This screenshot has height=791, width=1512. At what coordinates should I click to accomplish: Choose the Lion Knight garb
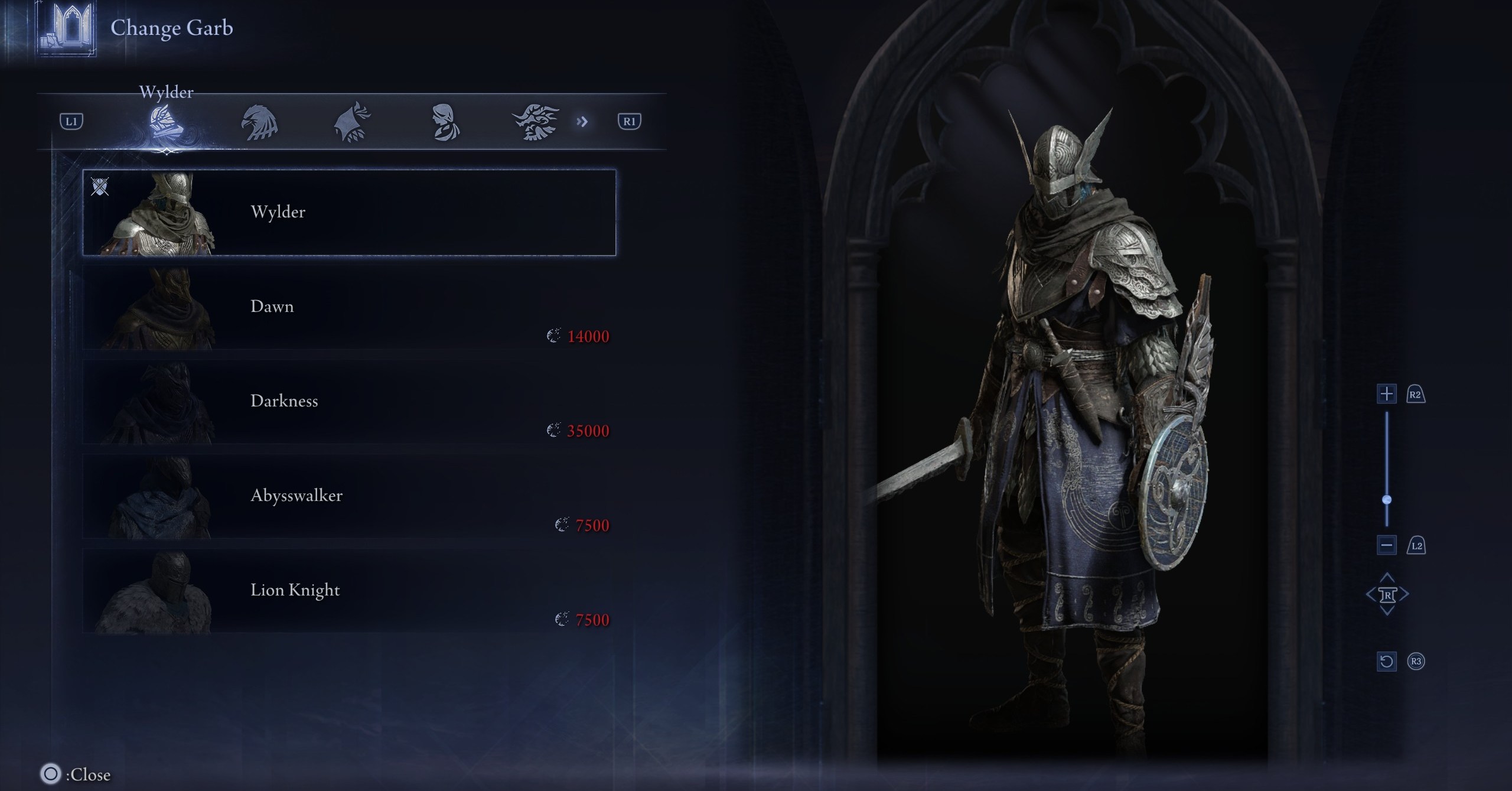[x=349, y=591]
